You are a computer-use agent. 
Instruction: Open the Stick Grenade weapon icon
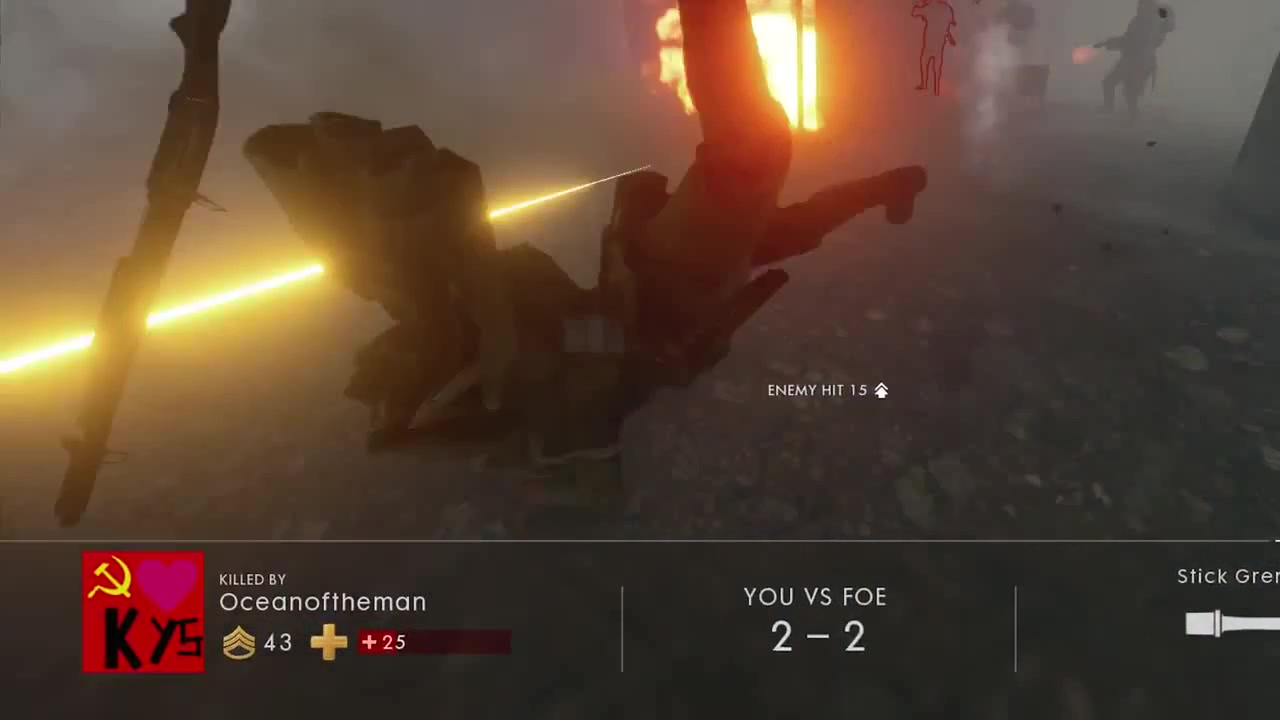(1215, 624)
